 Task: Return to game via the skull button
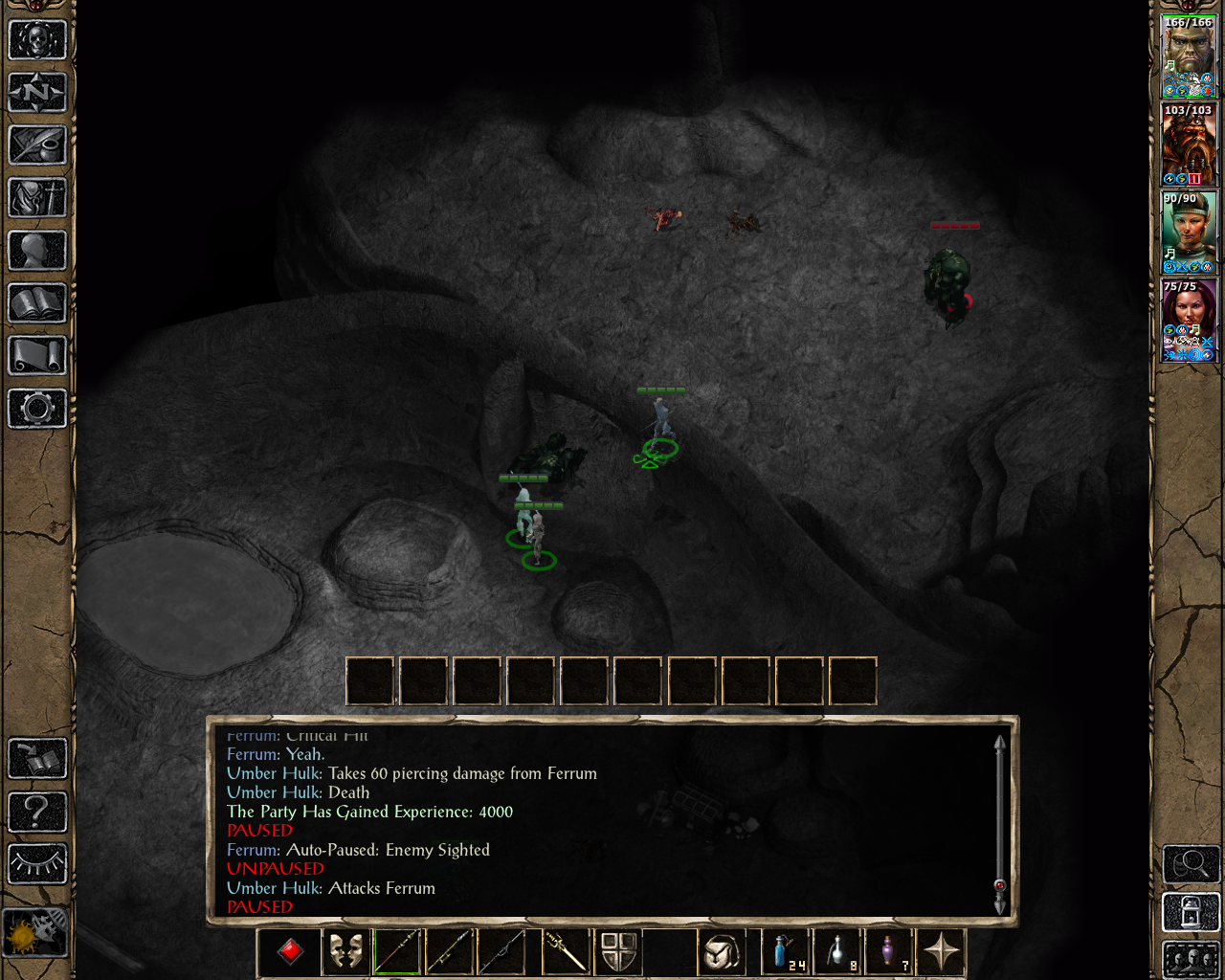(37, 40)
